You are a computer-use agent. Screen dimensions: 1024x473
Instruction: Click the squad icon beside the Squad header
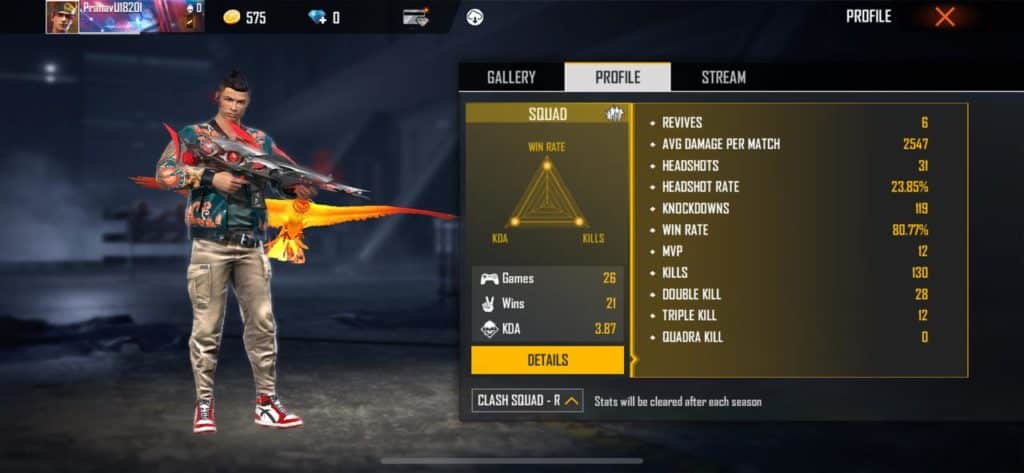tap(615, 115)
